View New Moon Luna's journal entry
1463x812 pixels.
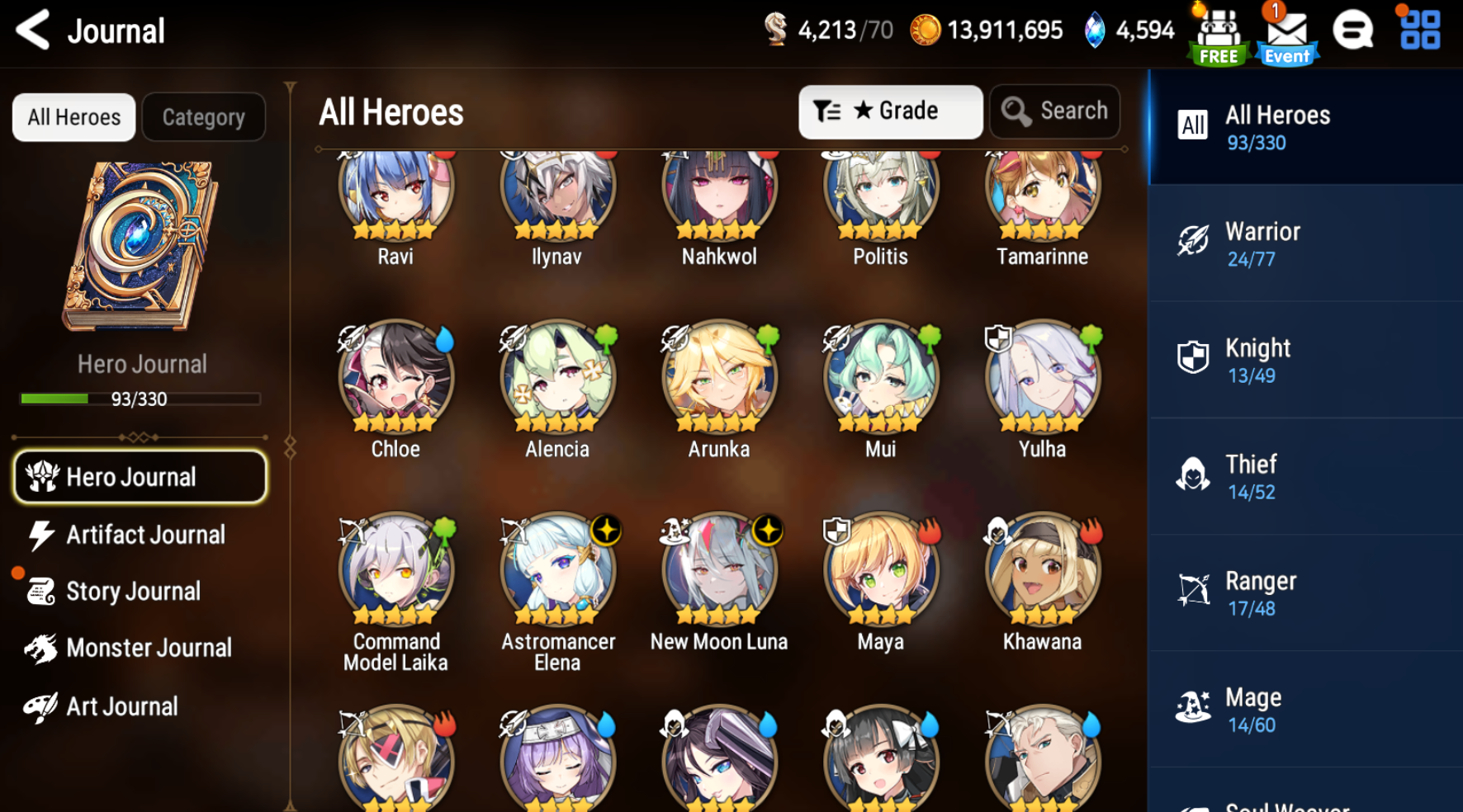click(x=717, y=569)
